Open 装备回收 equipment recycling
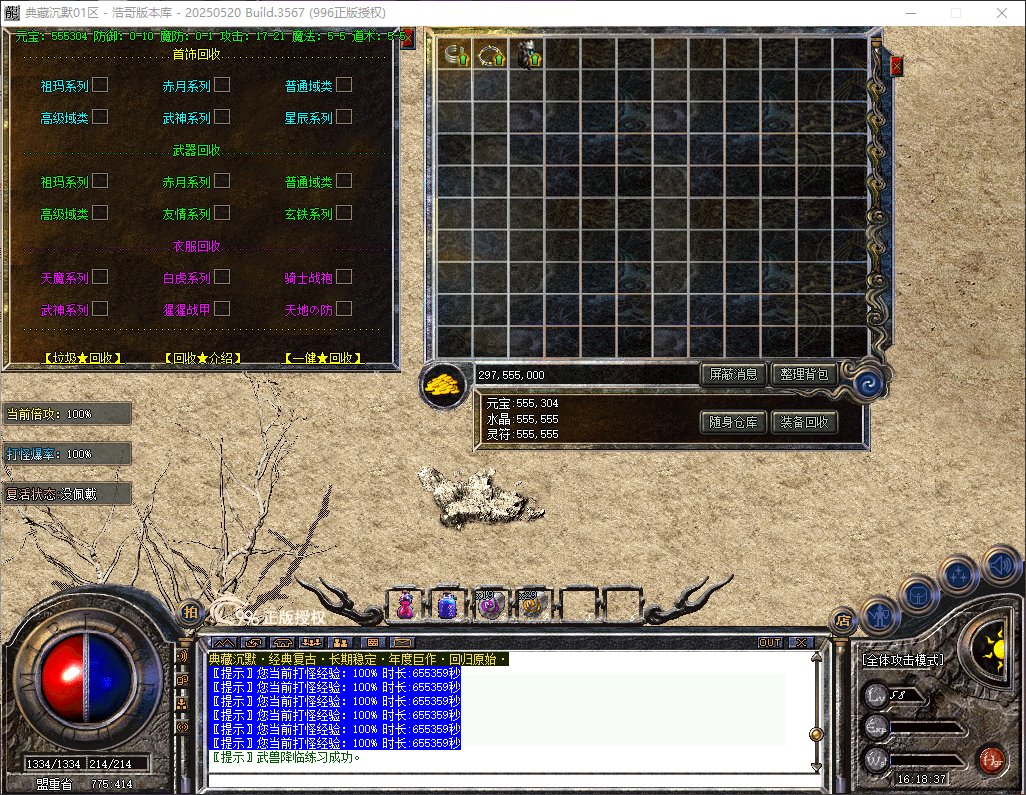 (x=804, y=422)
